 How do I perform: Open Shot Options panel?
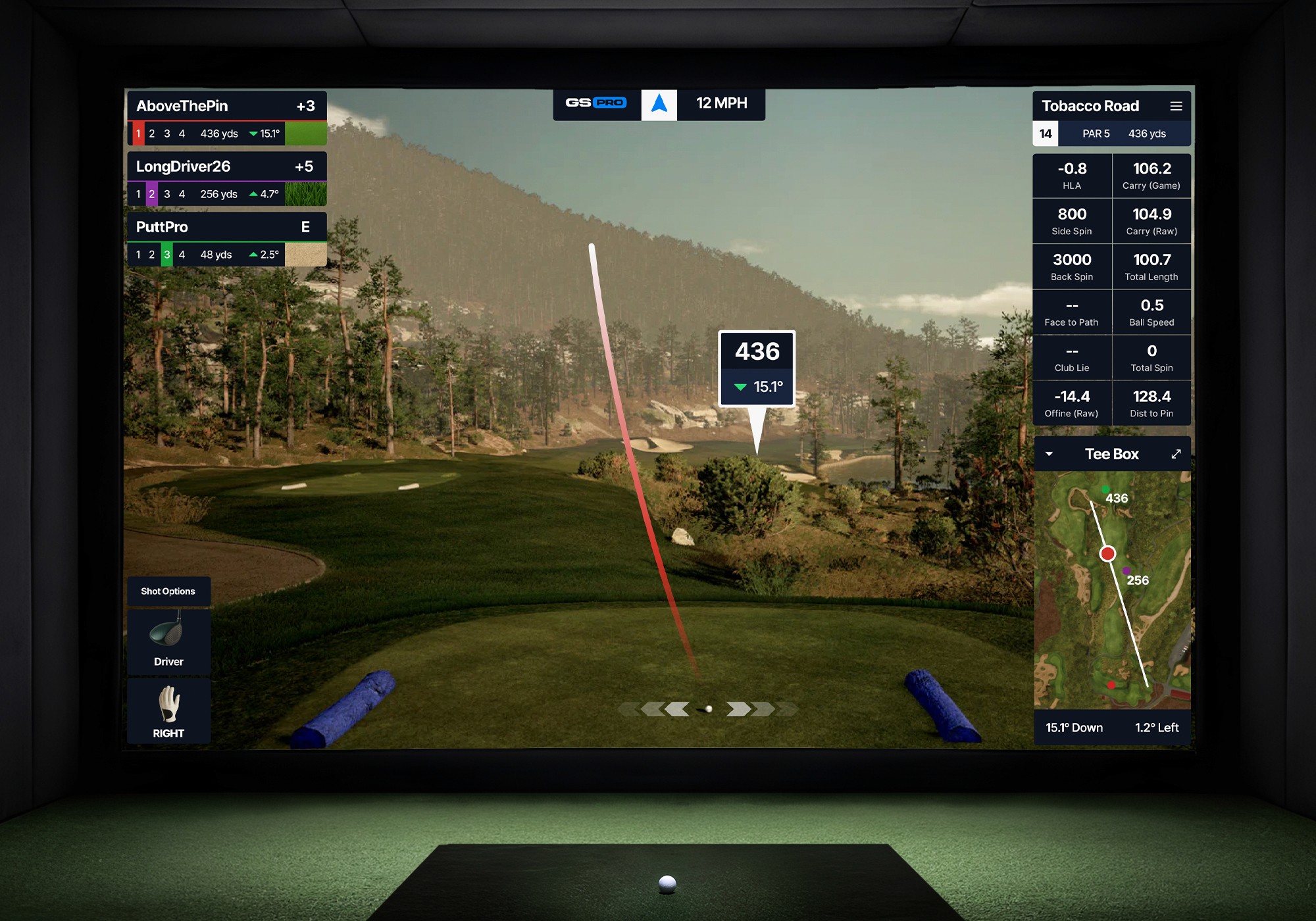(x=168, y=591)
